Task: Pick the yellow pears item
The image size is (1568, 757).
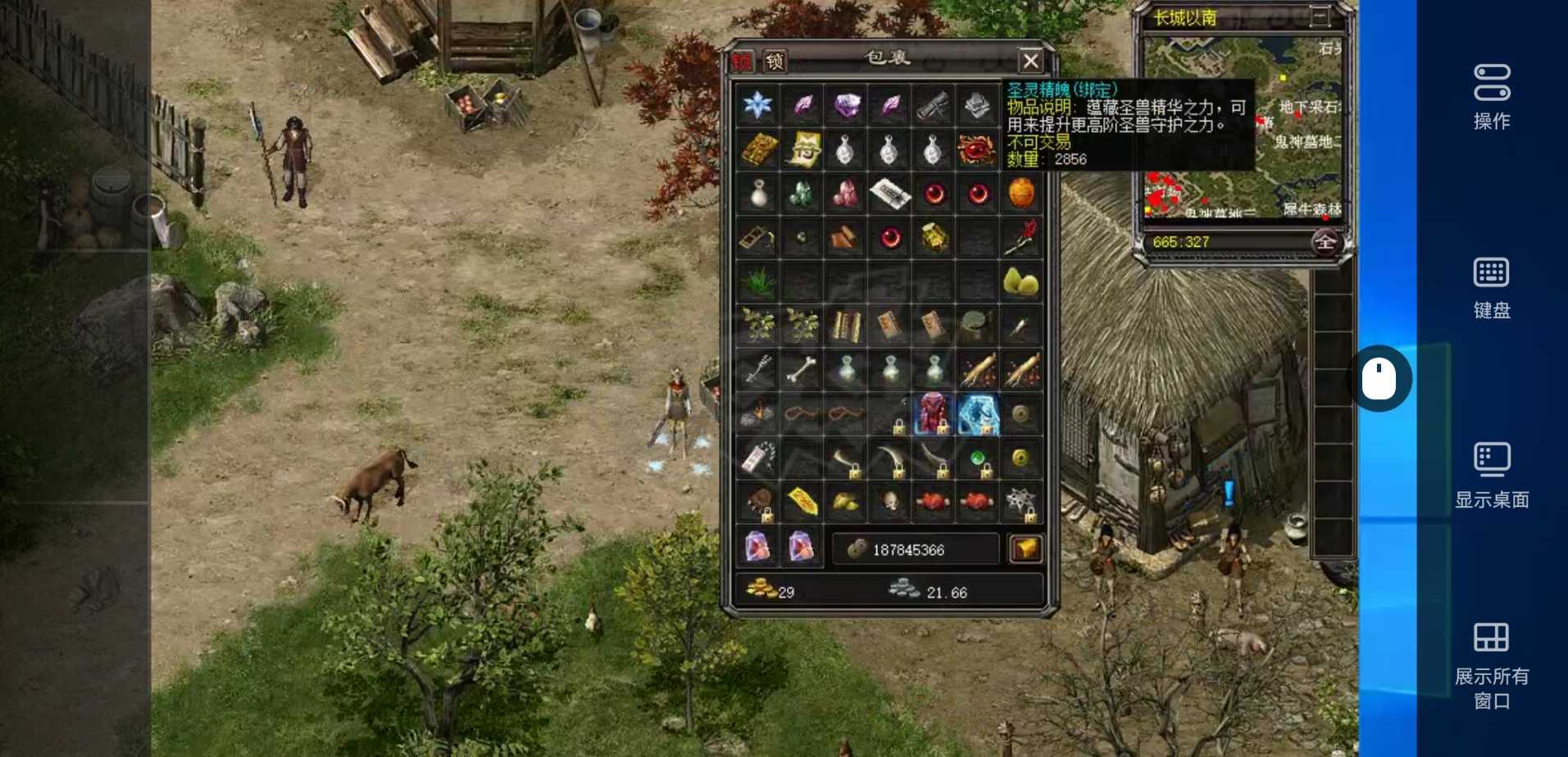Action: (1020, 282)
